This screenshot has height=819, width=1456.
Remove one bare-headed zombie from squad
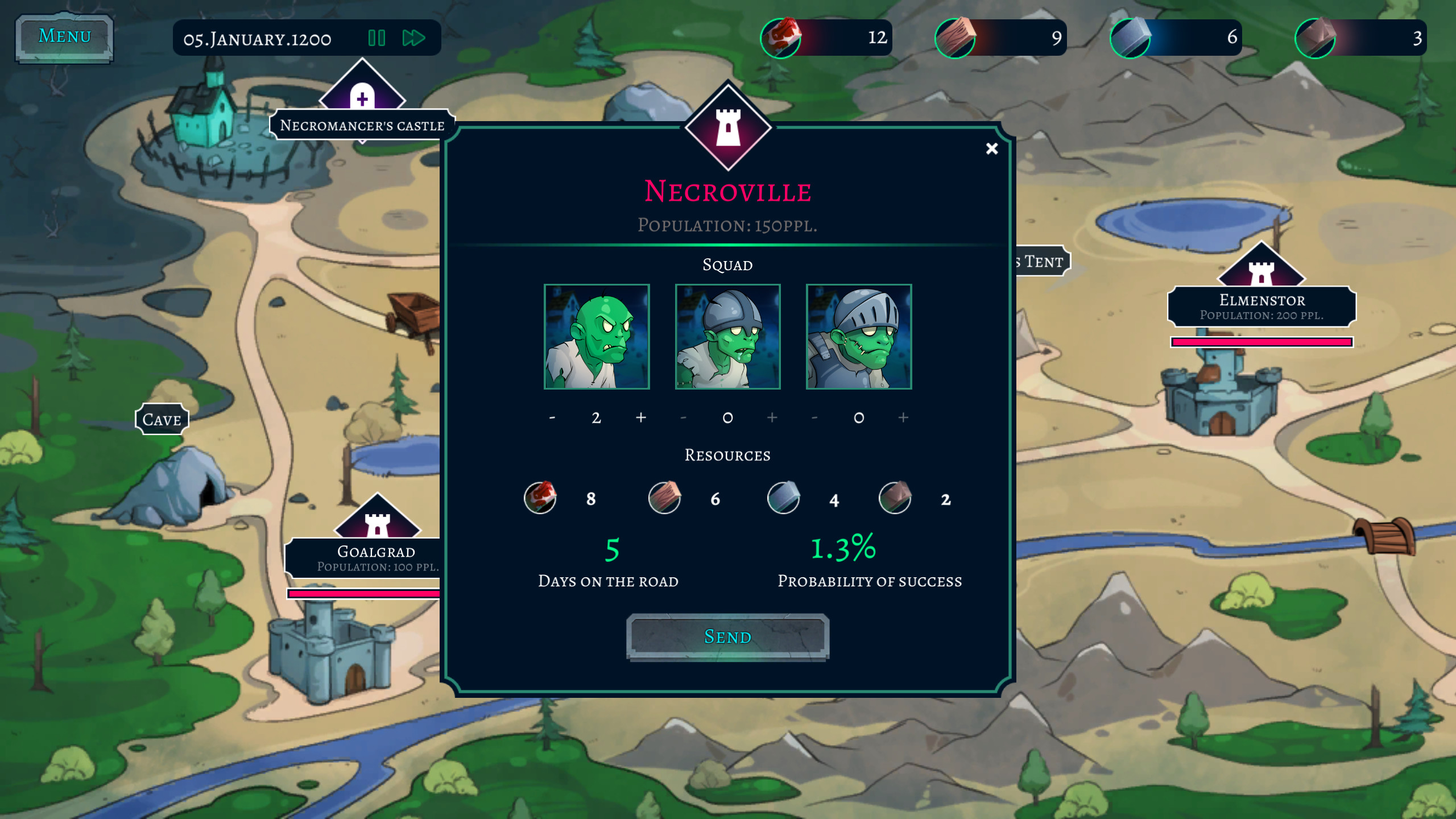pyautogui.click(x=552, y=417)
